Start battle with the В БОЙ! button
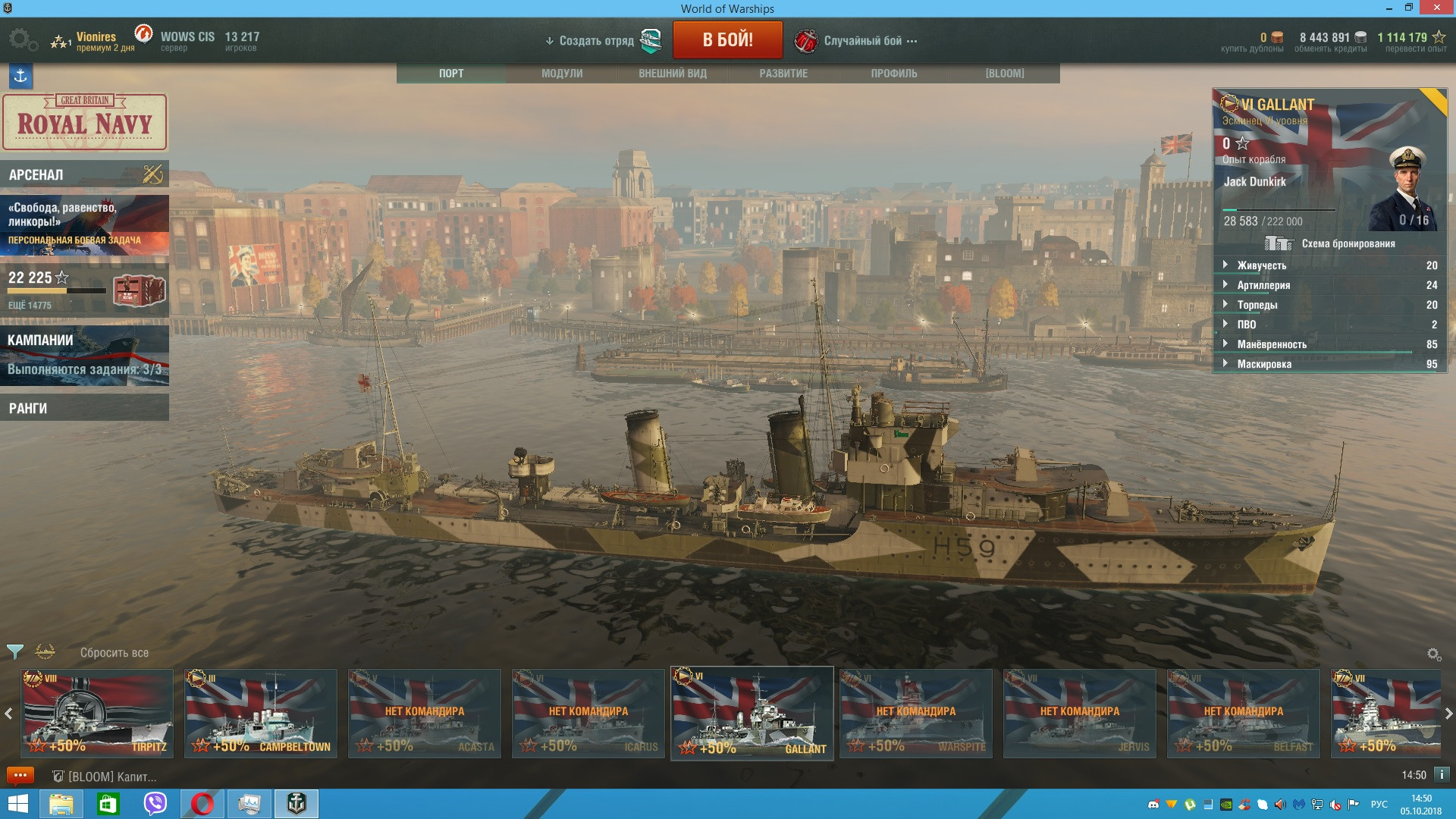Viewport: 1456px width, 819px height. (727, 40)
